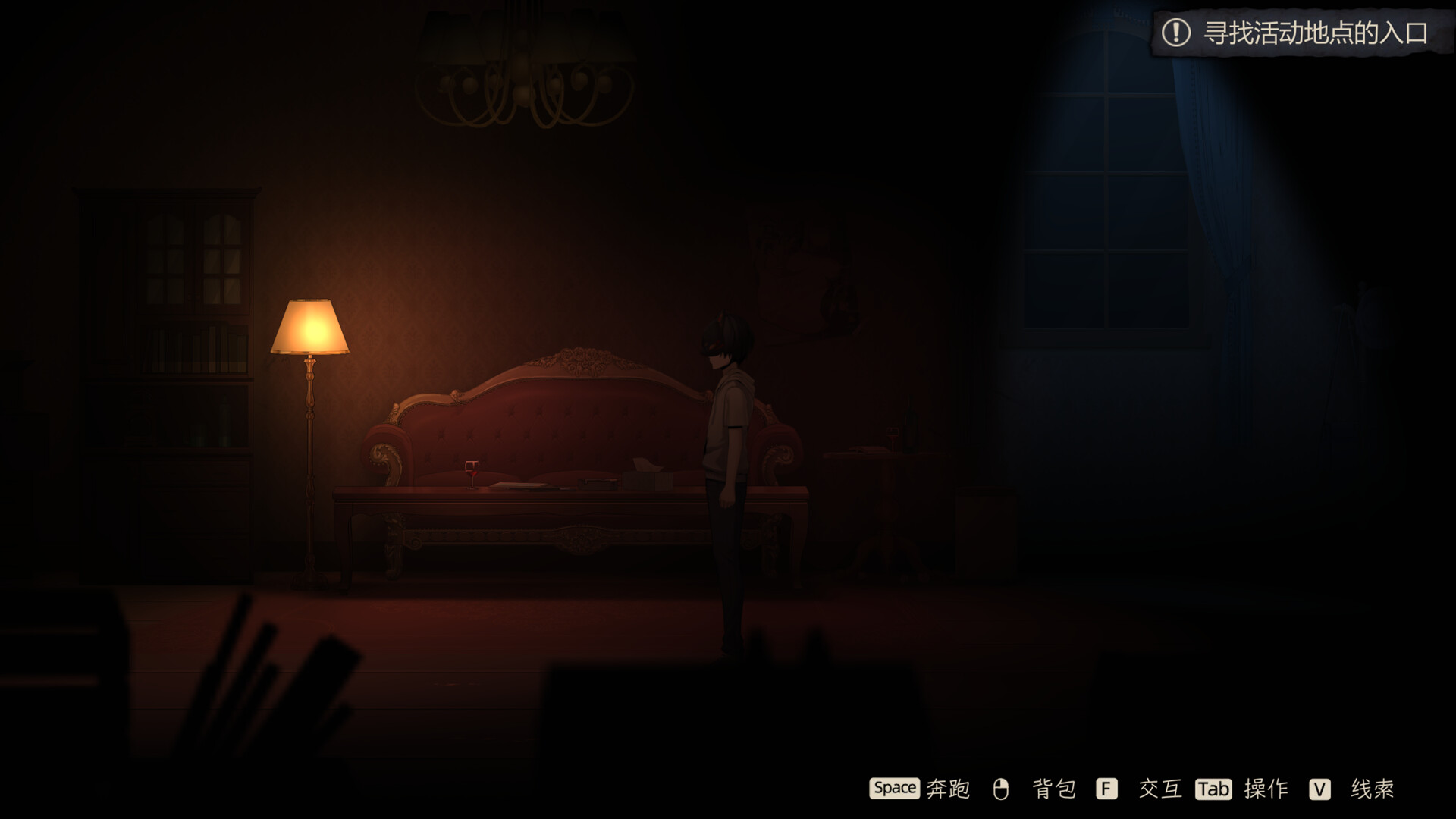Viewport: 1456px width, 819px height.
Task: Click the Space key icon for 奔跑
Action: 895,789
